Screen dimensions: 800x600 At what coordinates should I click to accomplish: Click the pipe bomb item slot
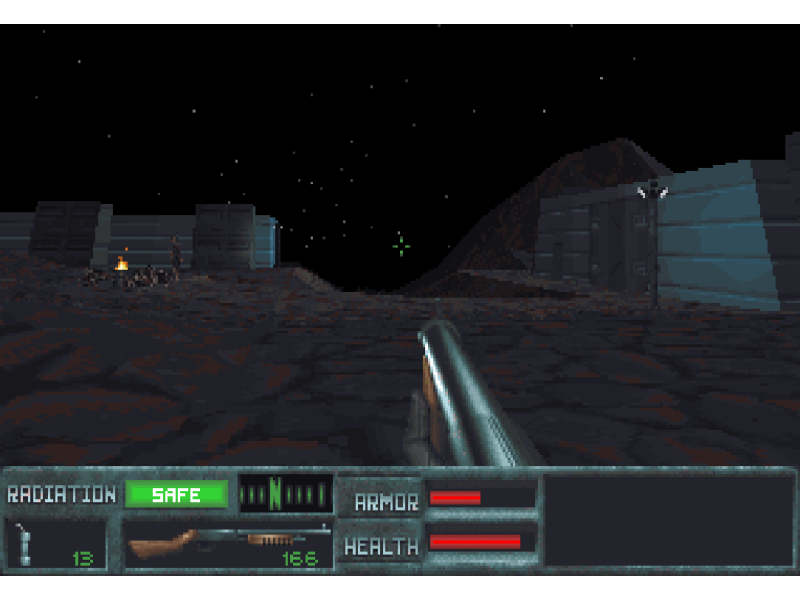coord(55,543)
